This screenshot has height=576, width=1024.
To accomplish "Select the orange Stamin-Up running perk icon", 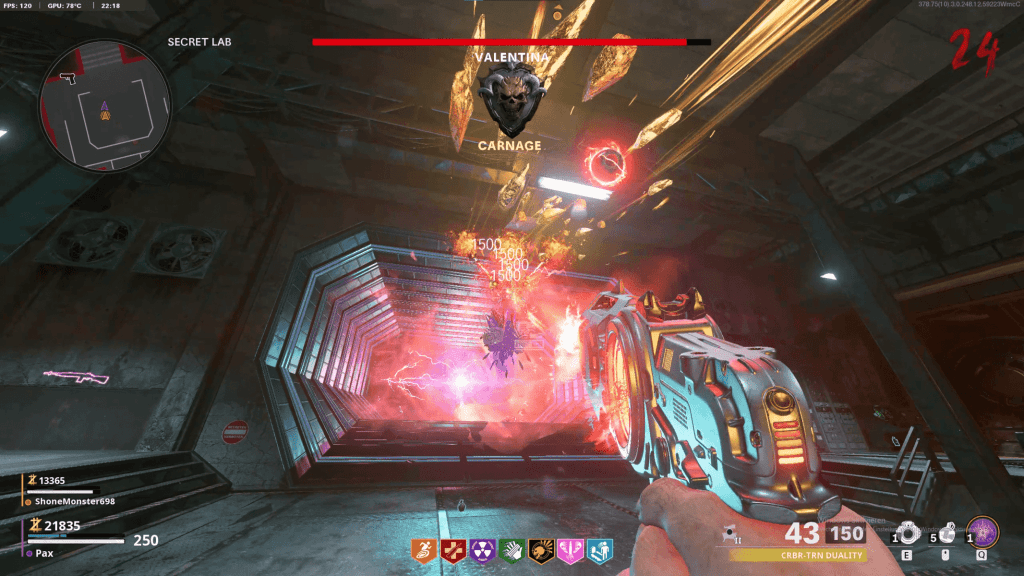I will [x=425, y=549].
